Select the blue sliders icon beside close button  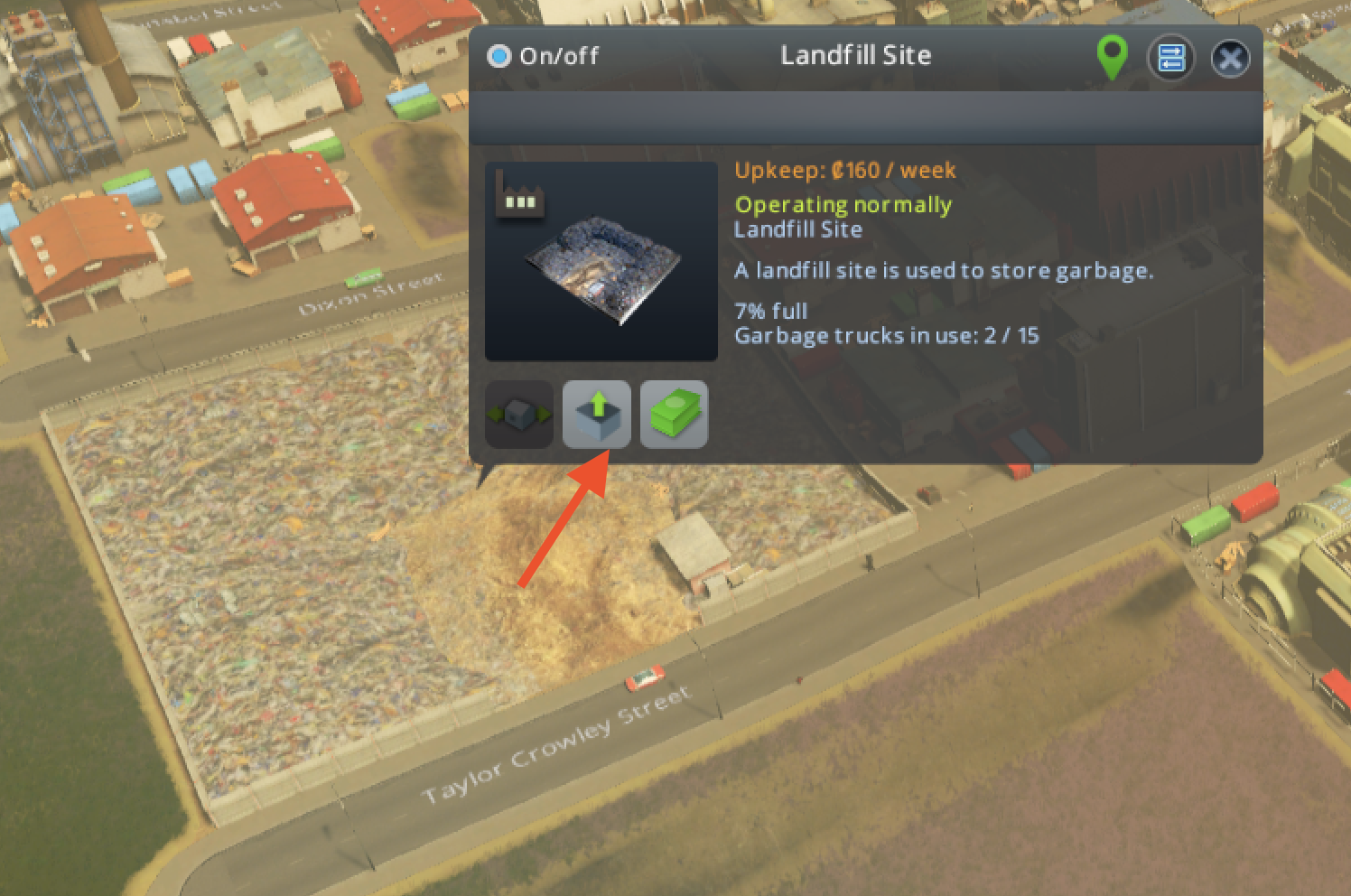(1170, 57)
